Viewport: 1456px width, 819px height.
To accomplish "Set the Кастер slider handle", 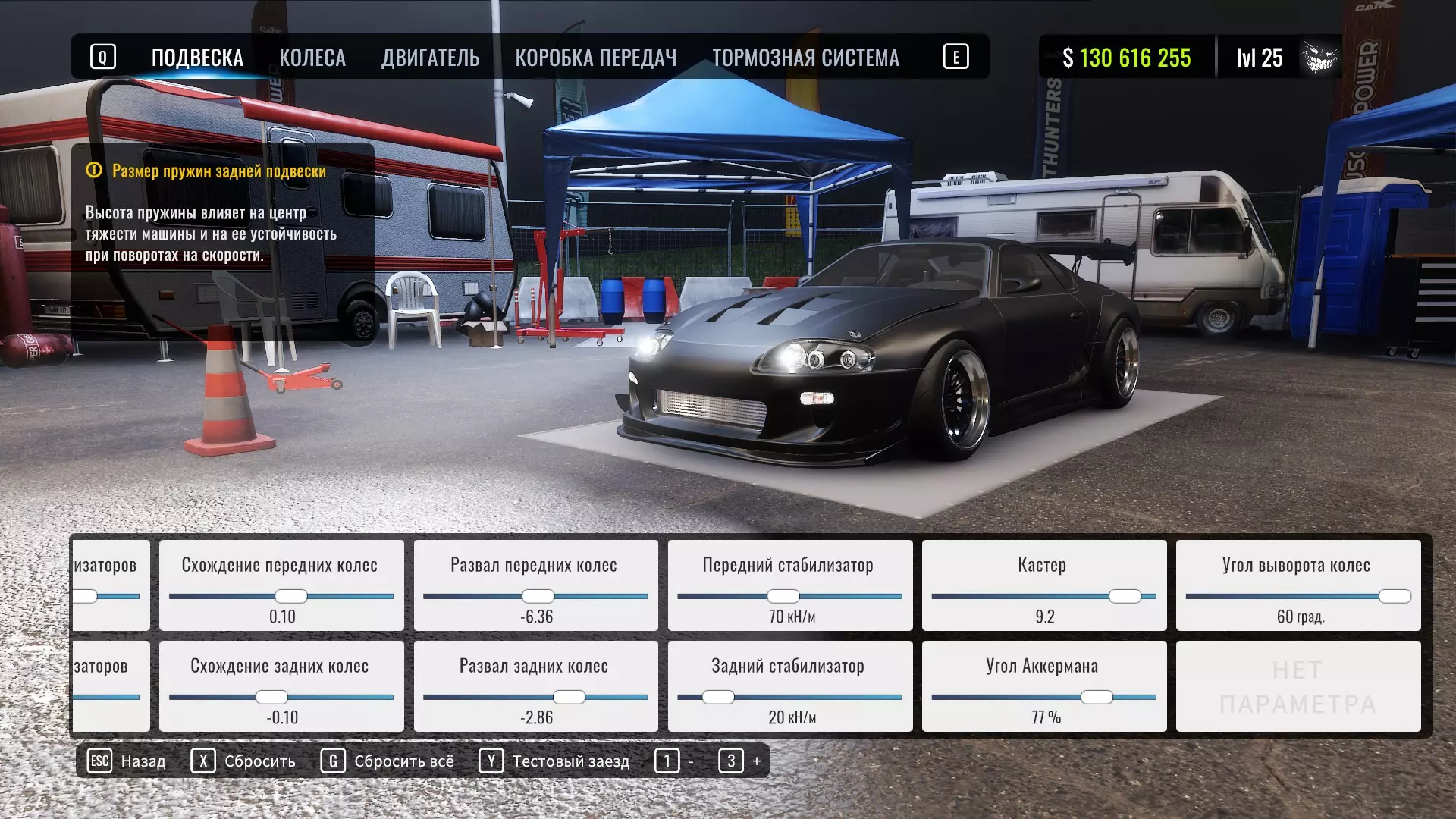I will click(x=1125, y=596).
